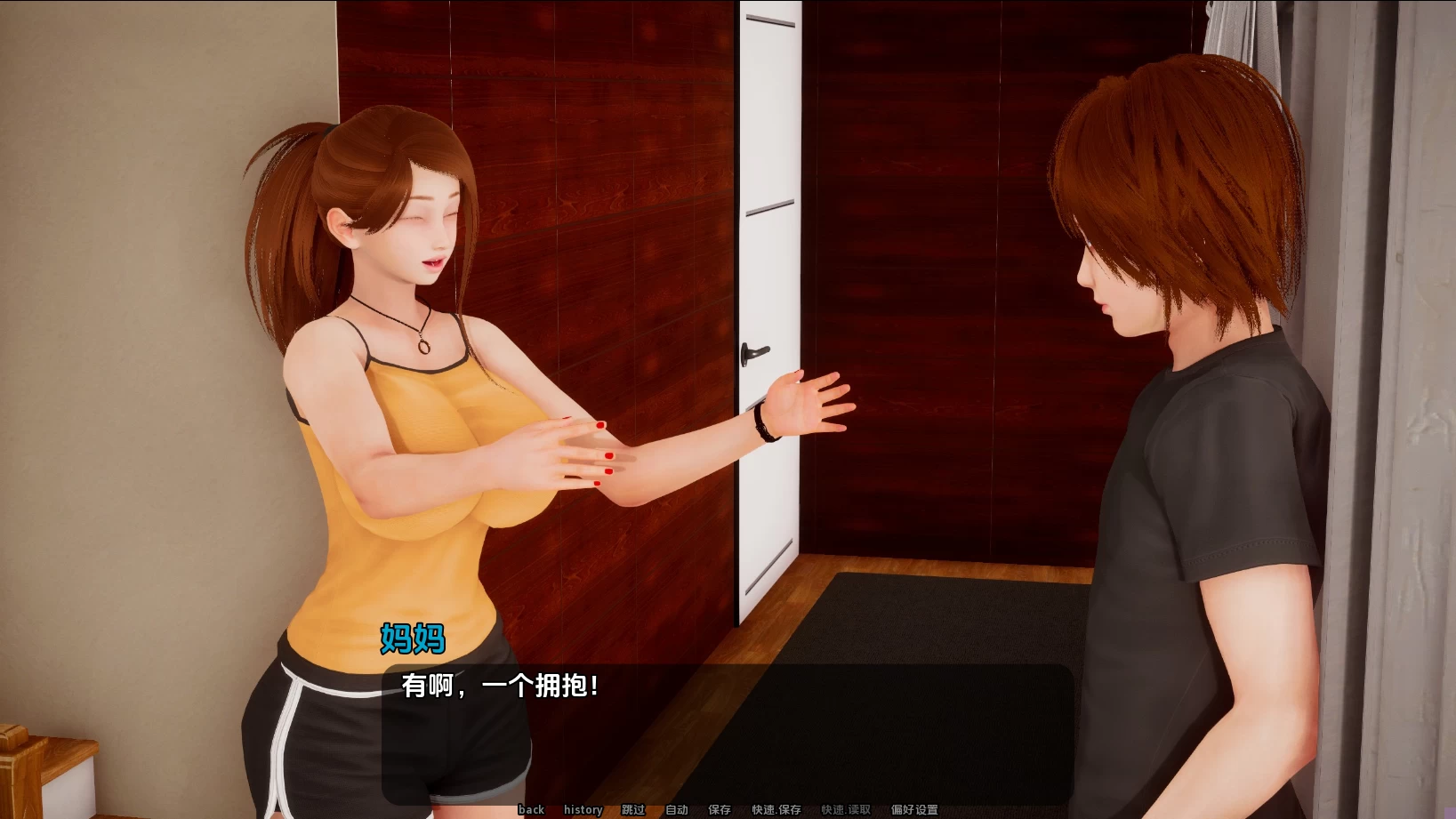
Task: Open 偏好设置 preferences
Action: click(x=914, y=809)
